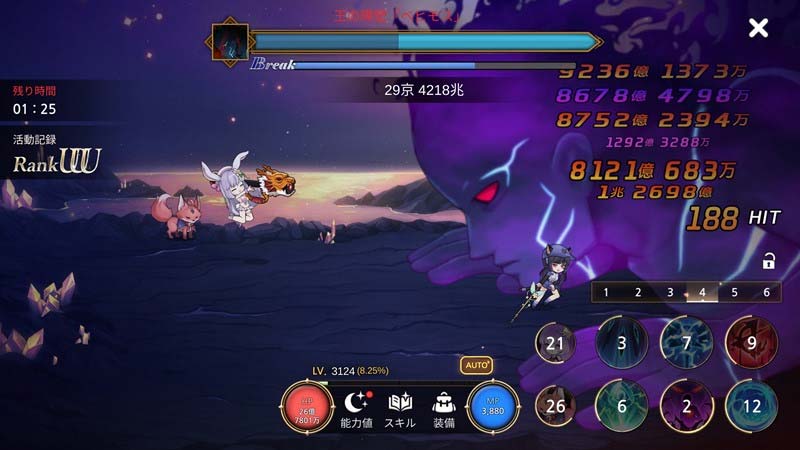Switch to skill preset tab 2
The height and width of the screenshot is (450, 800).
[x=637, y=292]
